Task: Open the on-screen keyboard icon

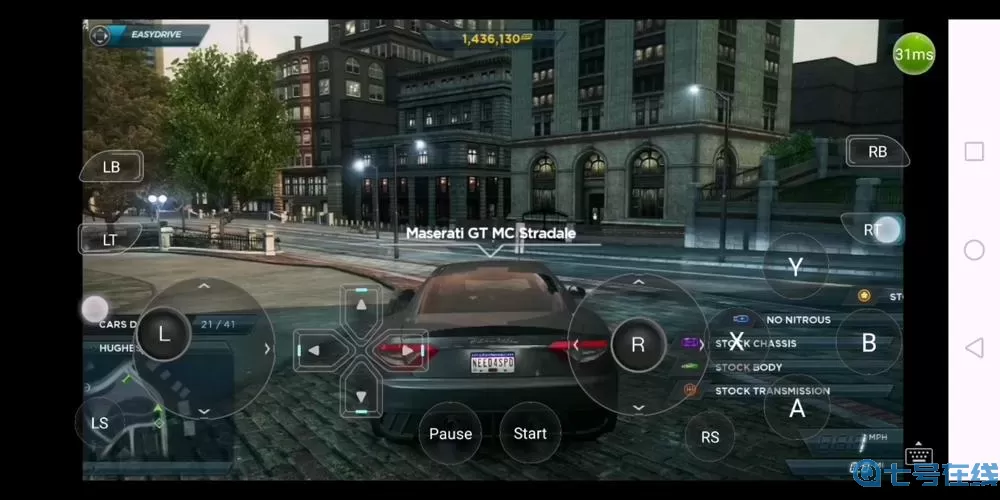Action: pos(919,455)
